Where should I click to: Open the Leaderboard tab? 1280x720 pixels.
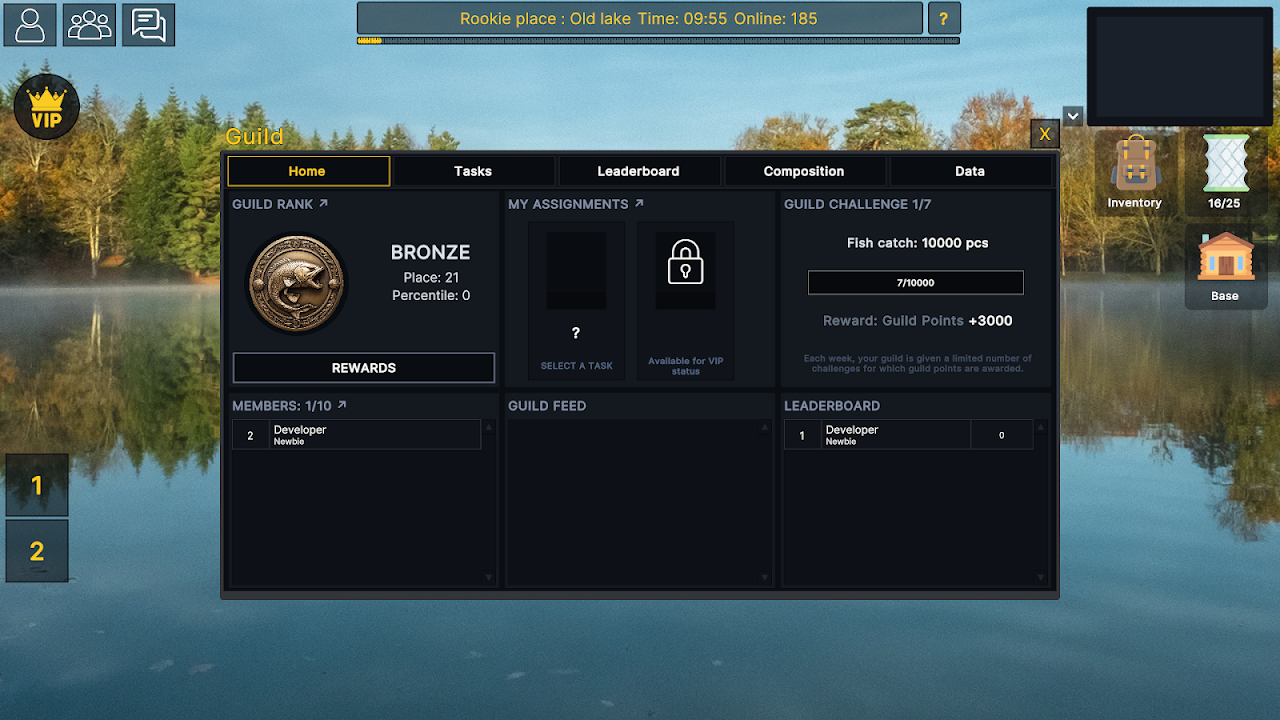639,171
